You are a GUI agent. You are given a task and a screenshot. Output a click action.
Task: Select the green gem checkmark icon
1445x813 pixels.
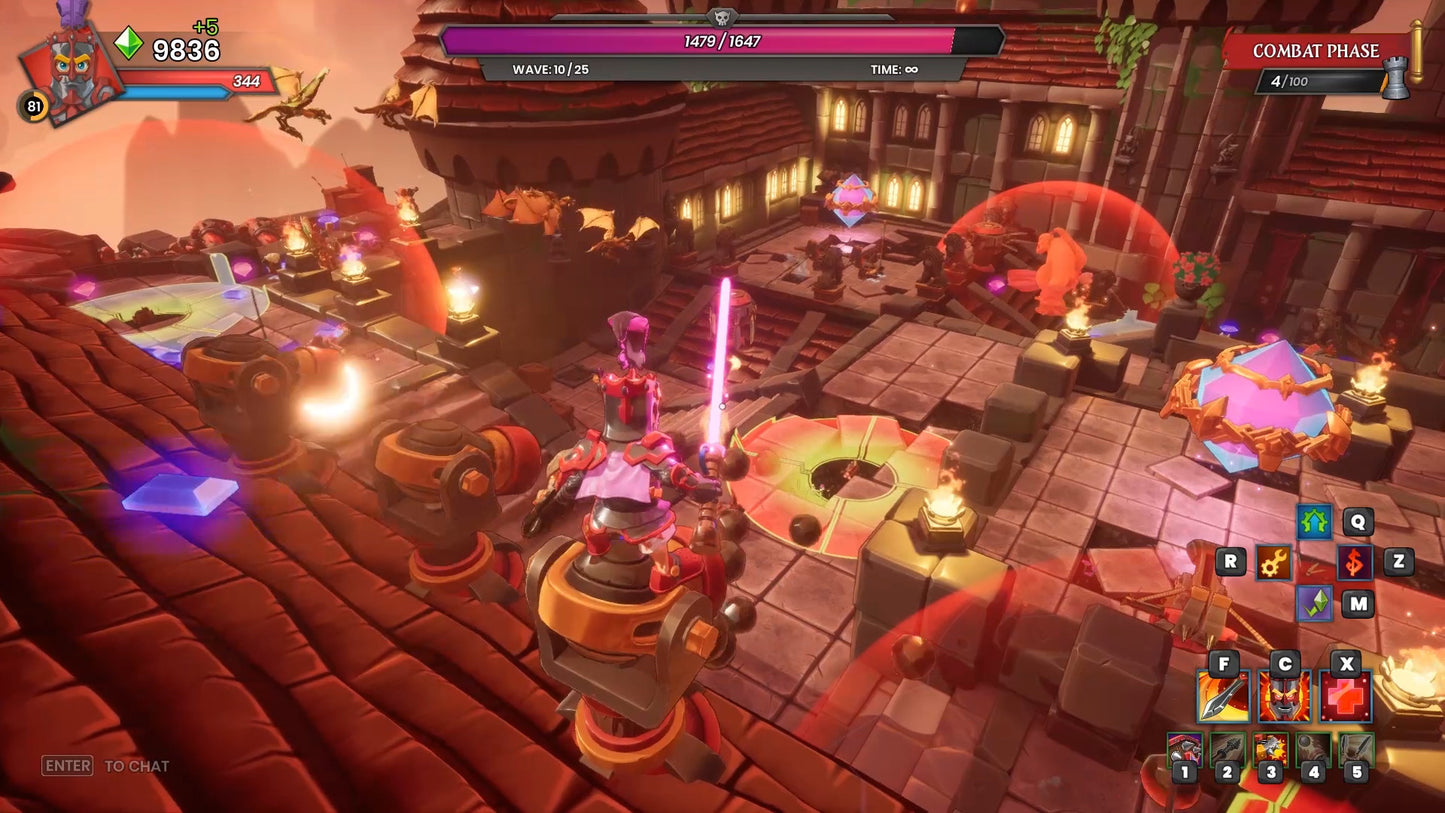pos(1314,603)
